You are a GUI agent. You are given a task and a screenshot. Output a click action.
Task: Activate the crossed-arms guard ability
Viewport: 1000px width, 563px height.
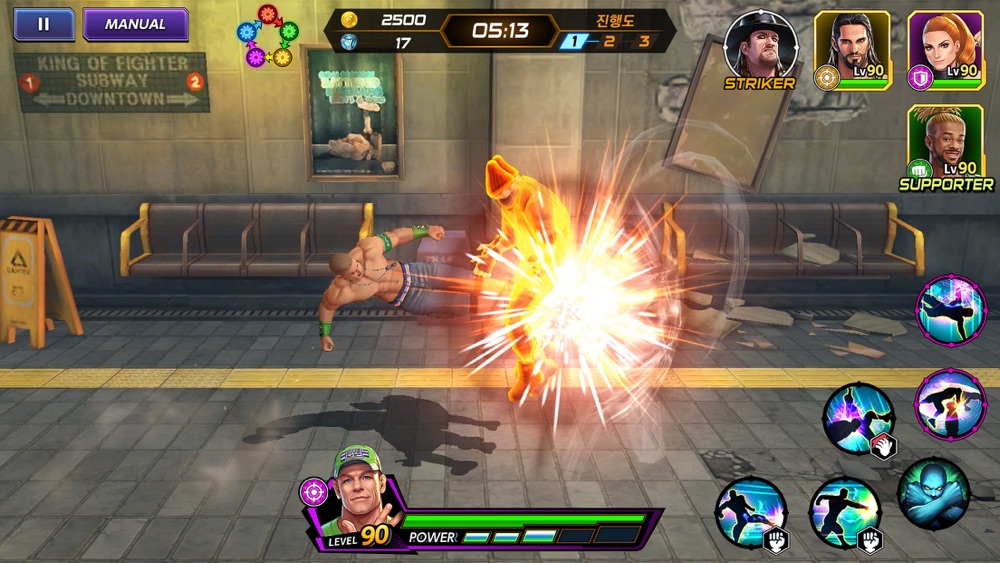coord(933,493)
